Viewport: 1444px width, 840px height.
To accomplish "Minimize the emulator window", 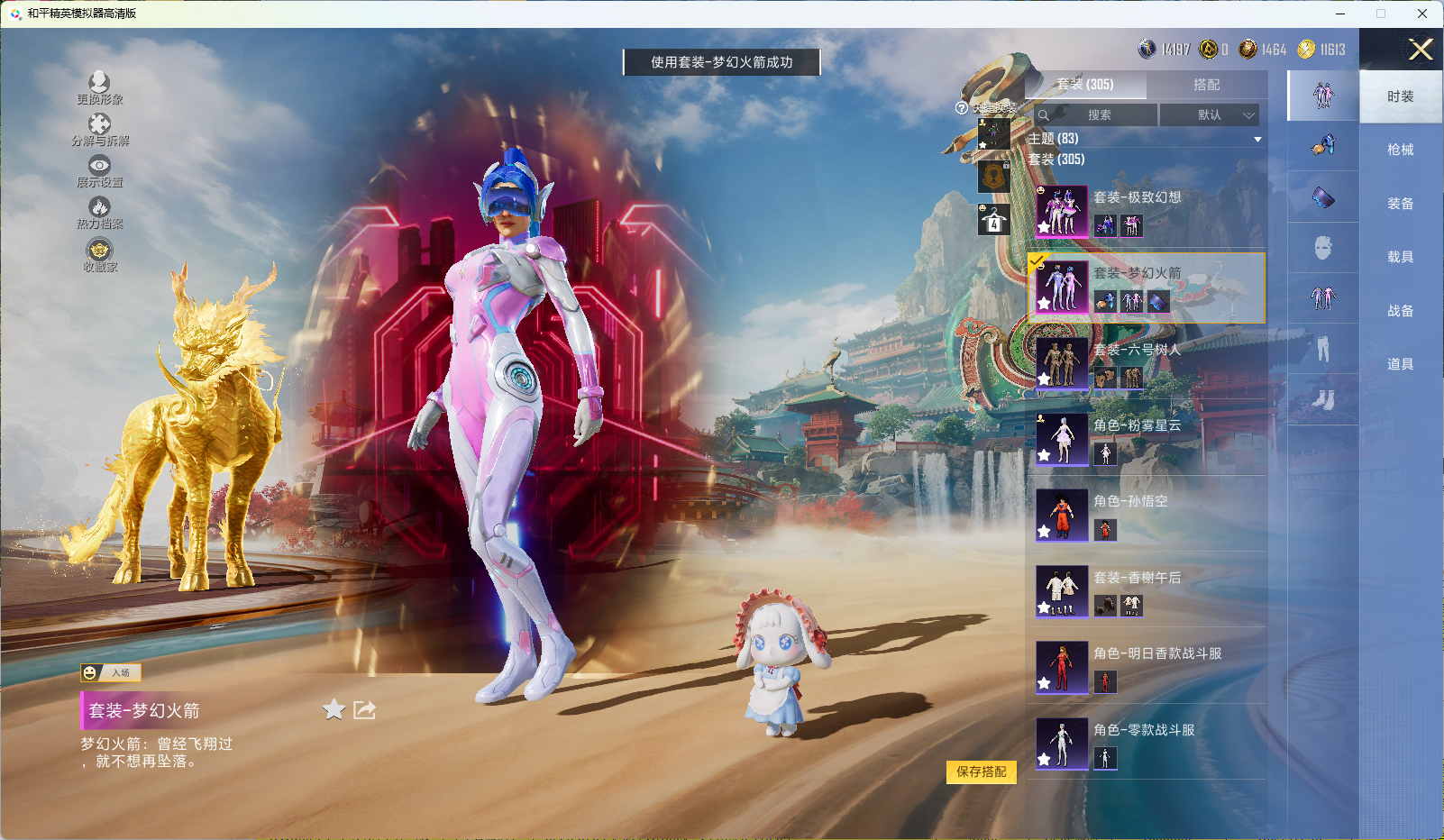I will tap(1340, 14).
